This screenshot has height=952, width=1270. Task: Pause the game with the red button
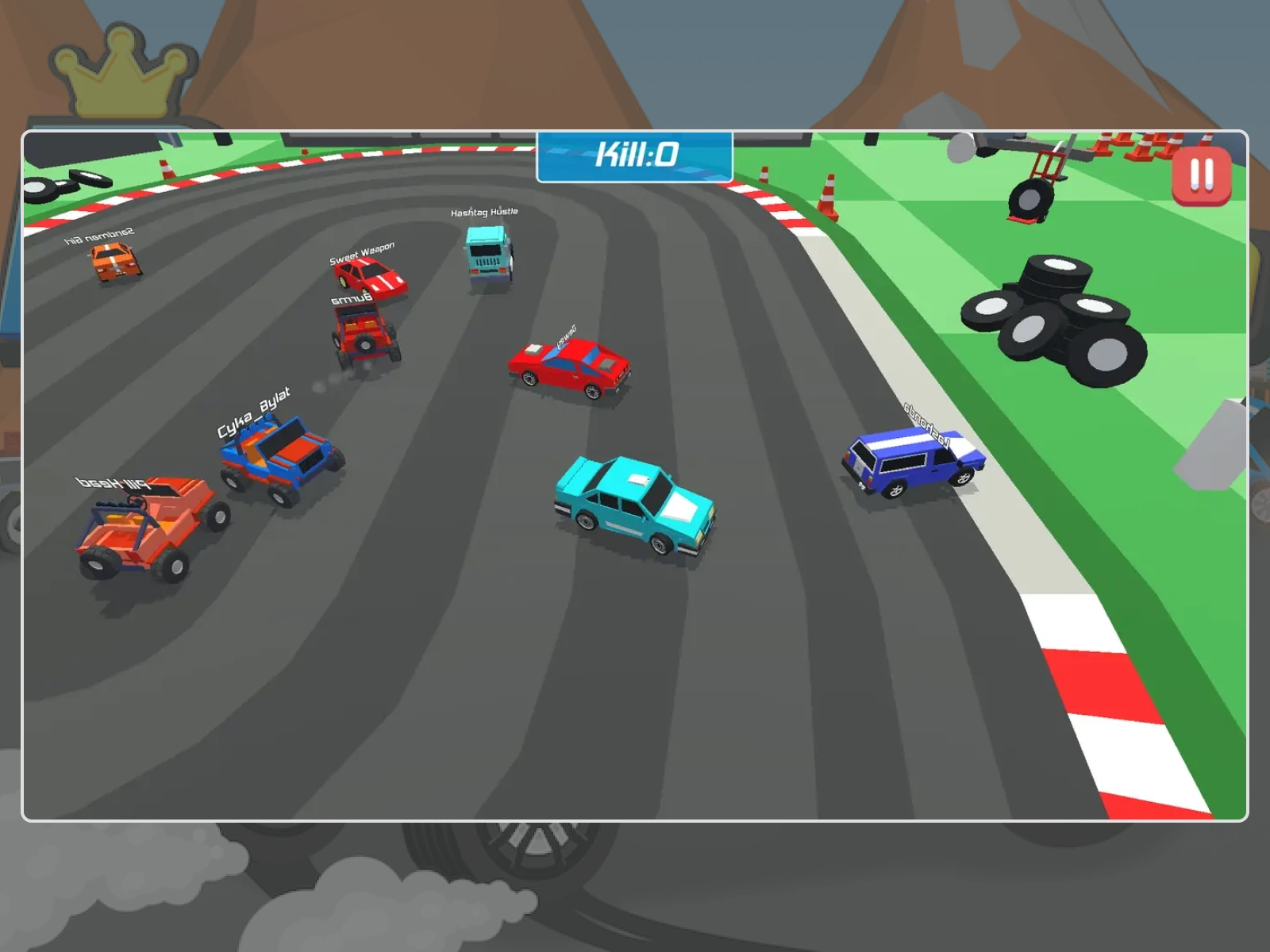point(1201,175)
